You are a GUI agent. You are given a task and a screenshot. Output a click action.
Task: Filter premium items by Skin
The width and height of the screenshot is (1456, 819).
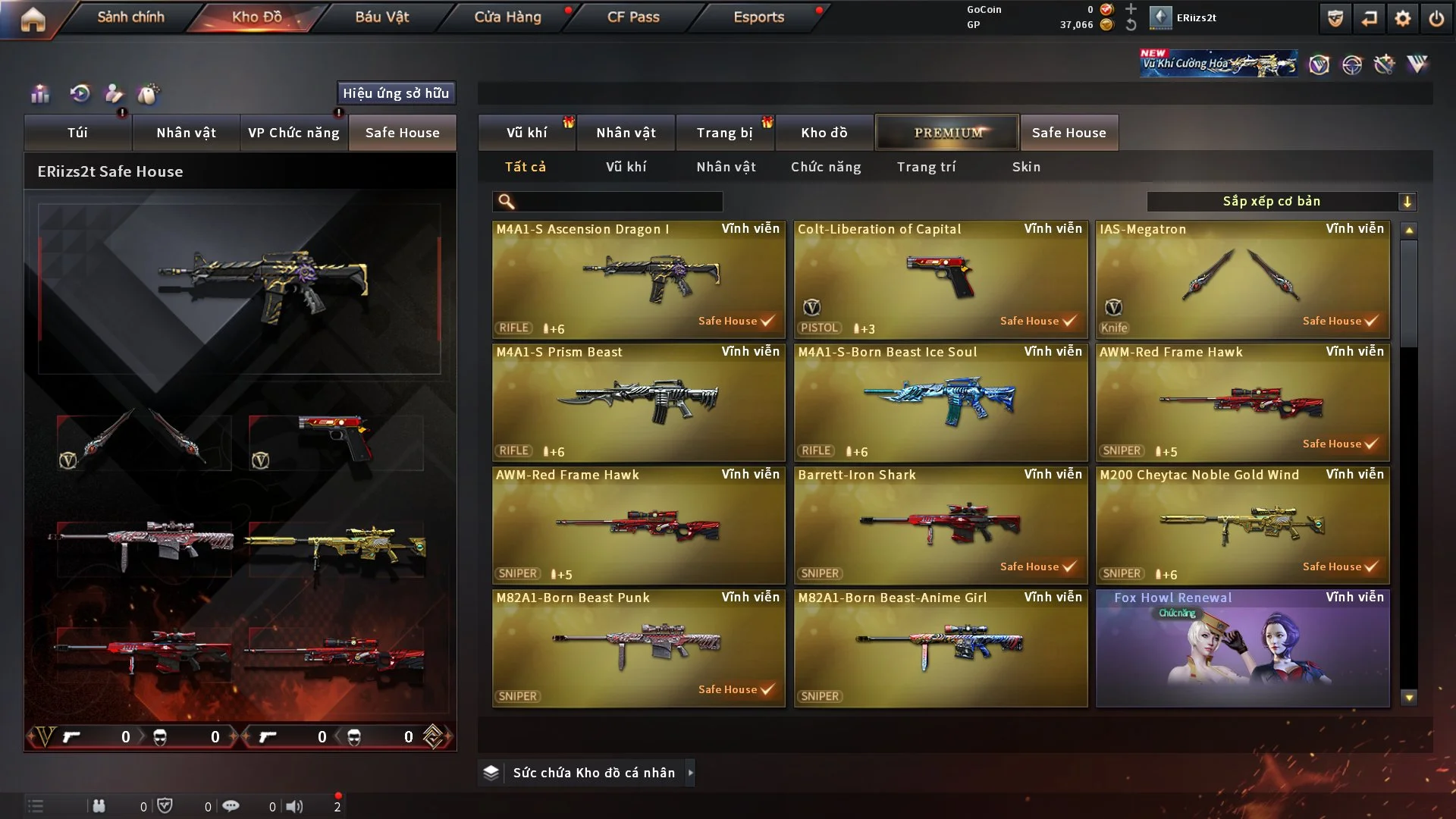(1026, 167)
